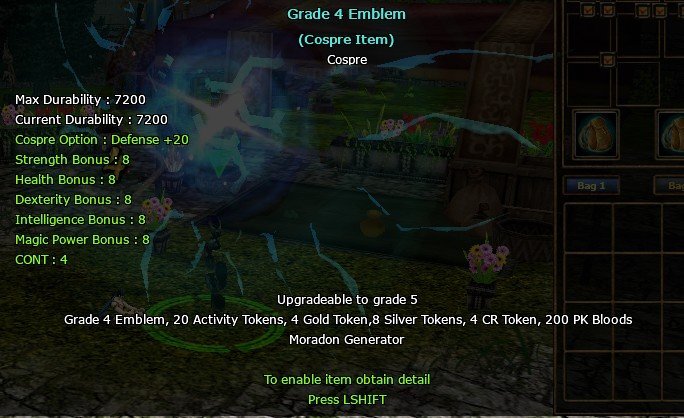Viewport: 684px width, 418px height.
Task: Select the cut-off bag icon at the right edge
Action: click(672, 136)
